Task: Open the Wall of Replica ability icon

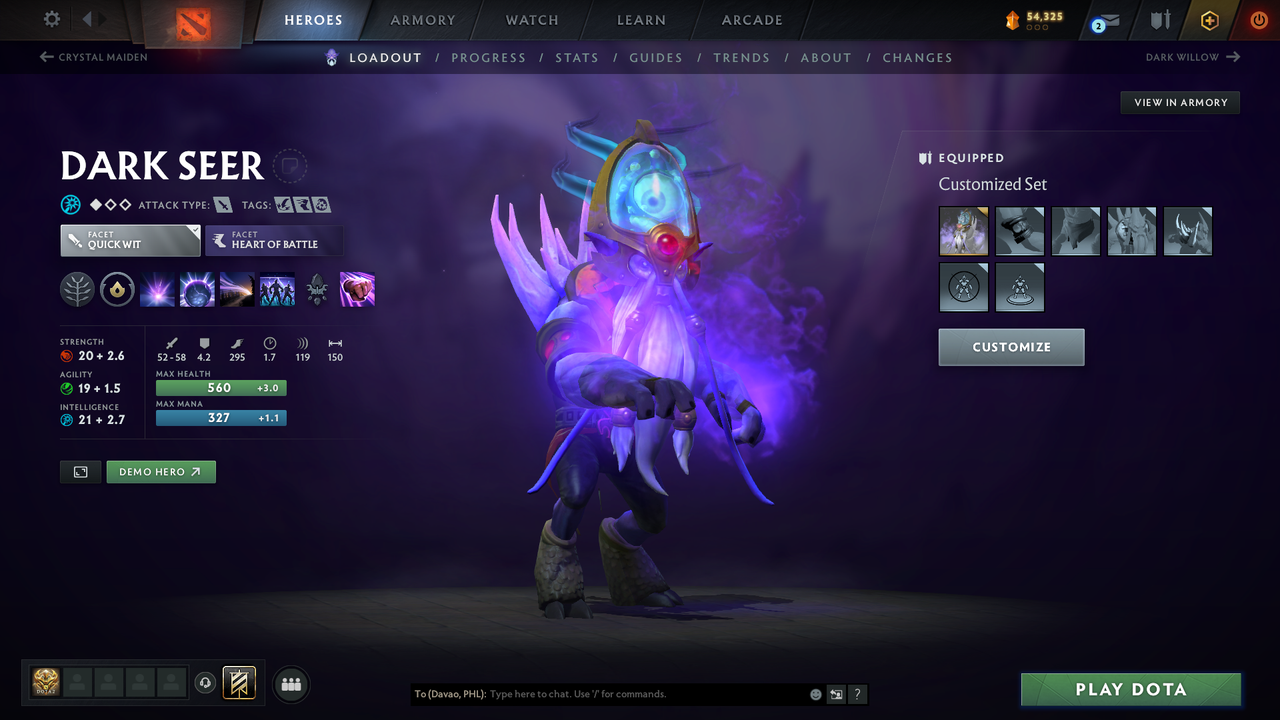Action: 277,289
